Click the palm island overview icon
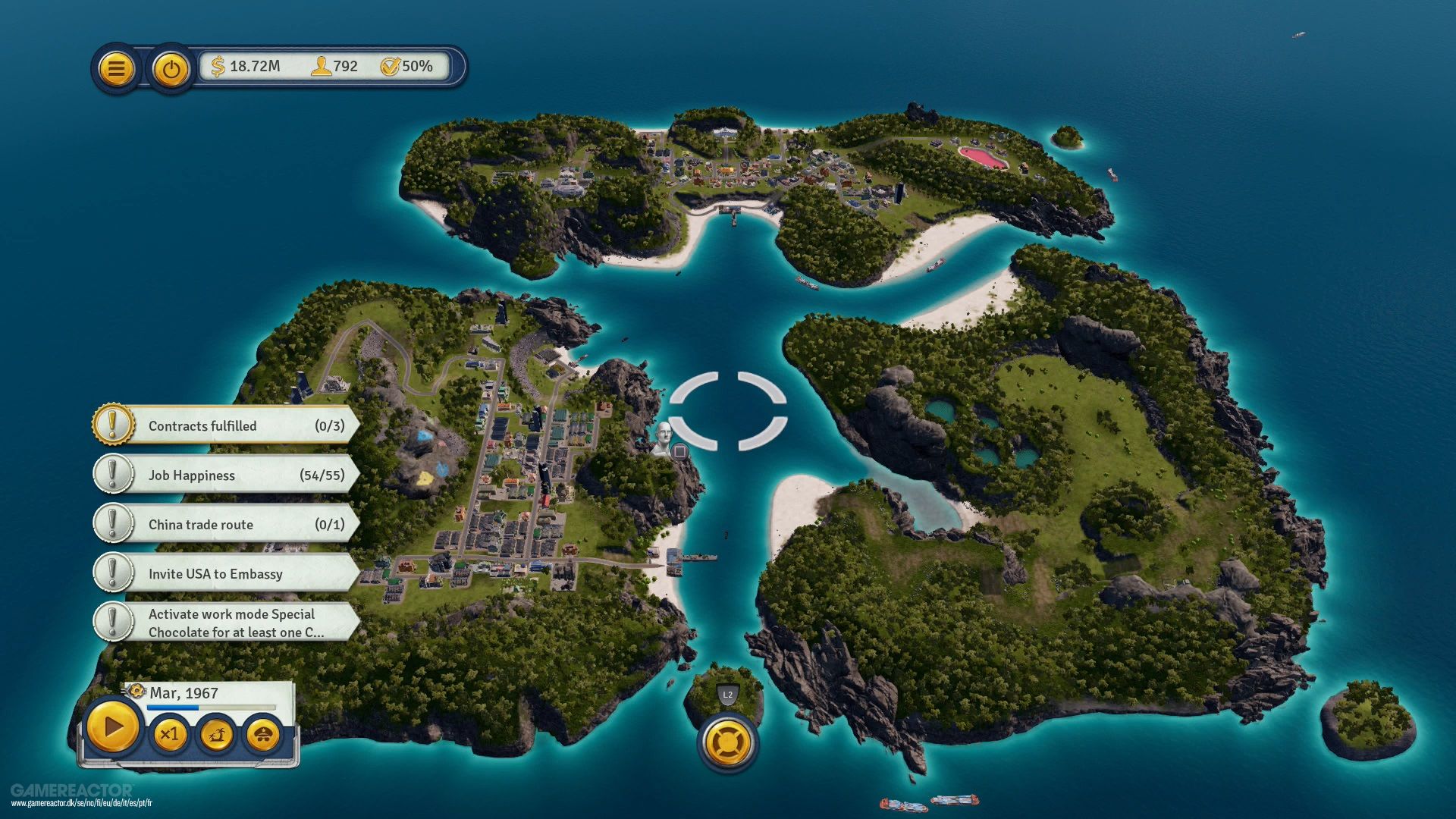The width and height of the screenshot is (1456, 819). coord(218,734)
